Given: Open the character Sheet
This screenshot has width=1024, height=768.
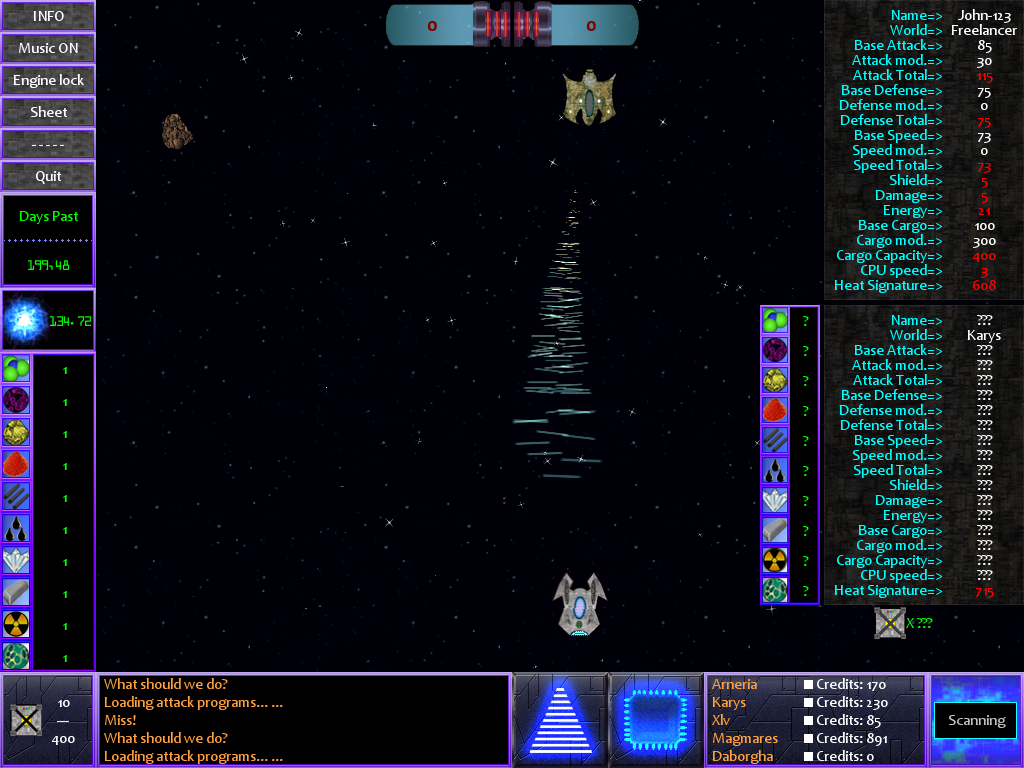Looking at the screenshot, I should tap(48, 112).
